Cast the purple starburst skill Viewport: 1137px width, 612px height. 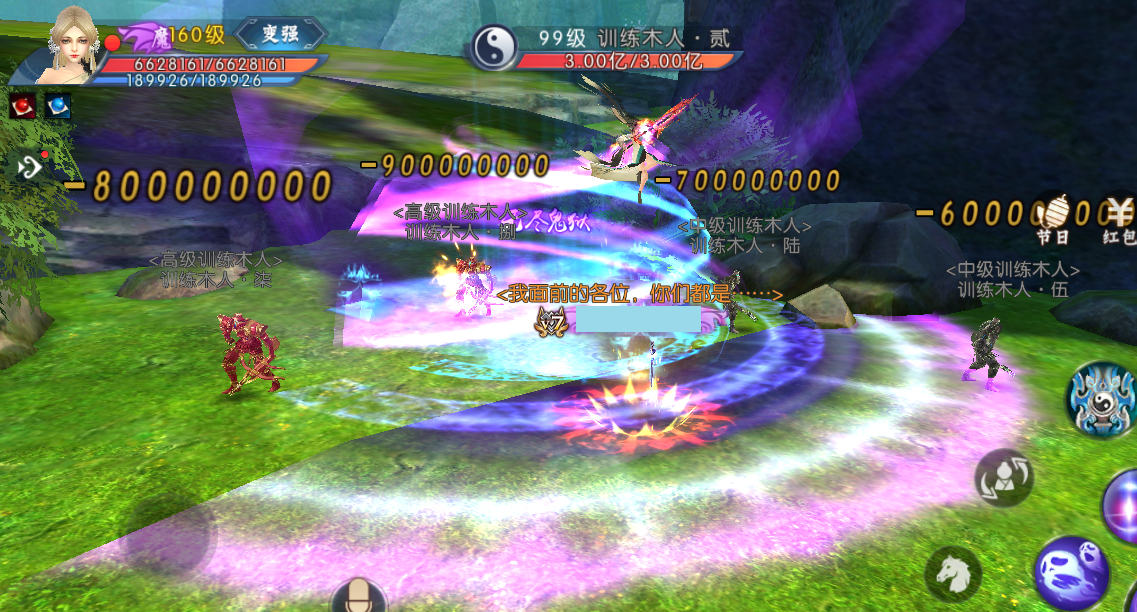(1124, 505)
